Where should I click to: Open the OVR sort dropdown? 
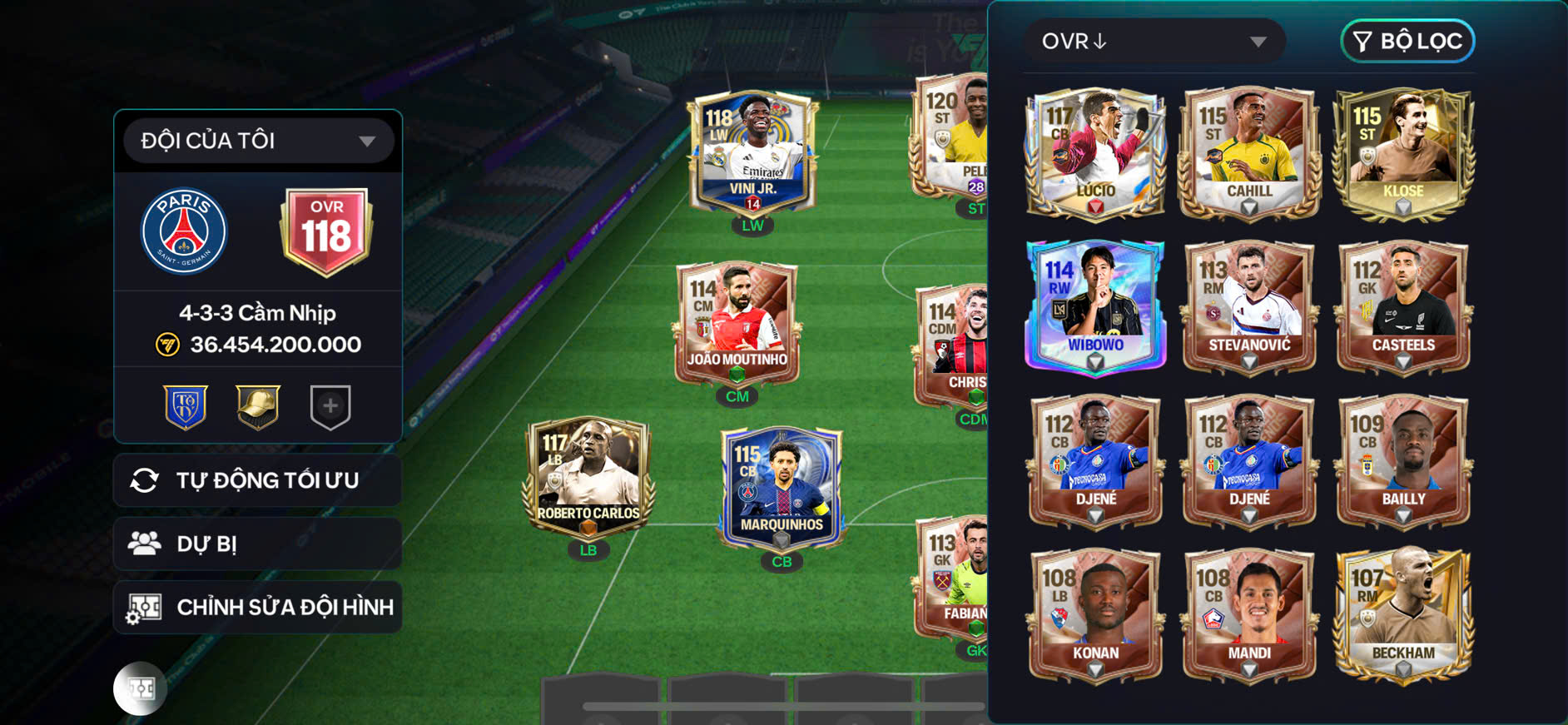click(1154, 42)
